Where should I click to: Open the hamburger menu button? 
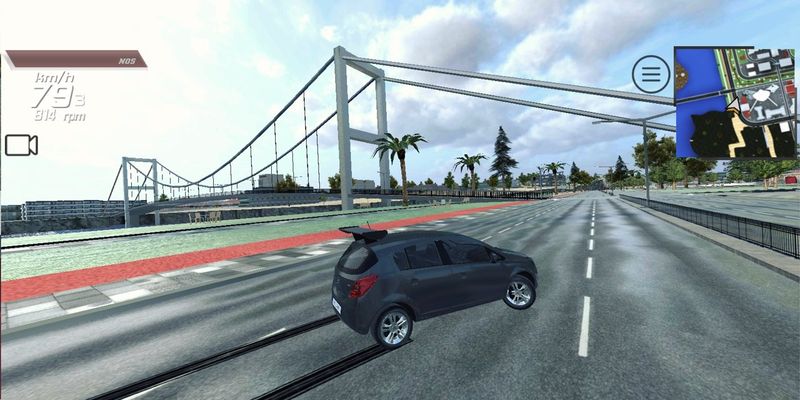pyautogui.click(x=651, y=74)
